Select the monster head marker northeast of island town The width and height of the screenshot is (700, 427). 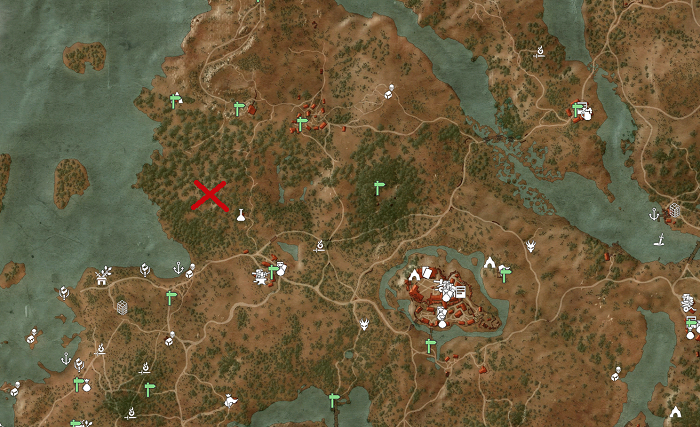click(x=530, y=245)
